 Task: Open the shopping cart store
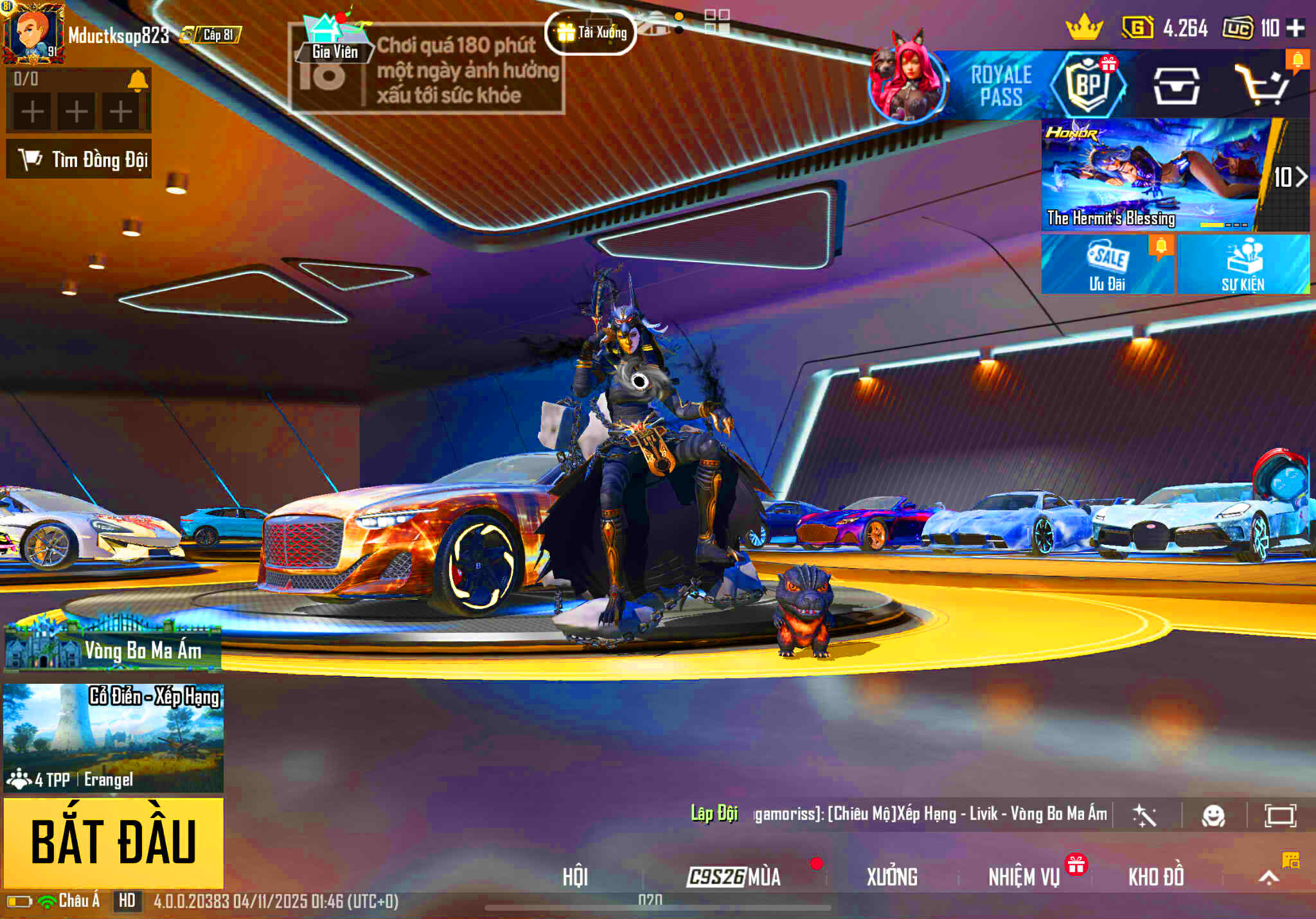pyautogui.click(x=1262, y=85)
